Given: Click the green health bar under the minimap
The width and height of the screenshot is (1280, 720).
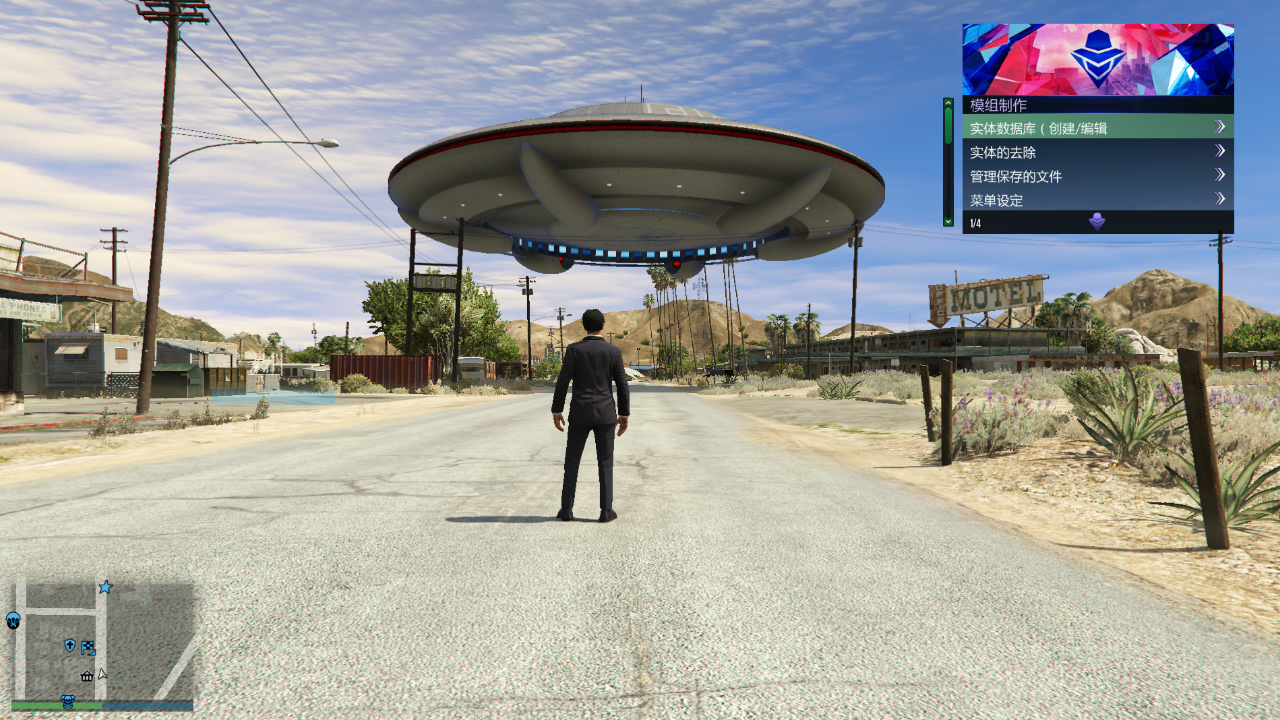Looking at the screenshot, I should point(44,704).
